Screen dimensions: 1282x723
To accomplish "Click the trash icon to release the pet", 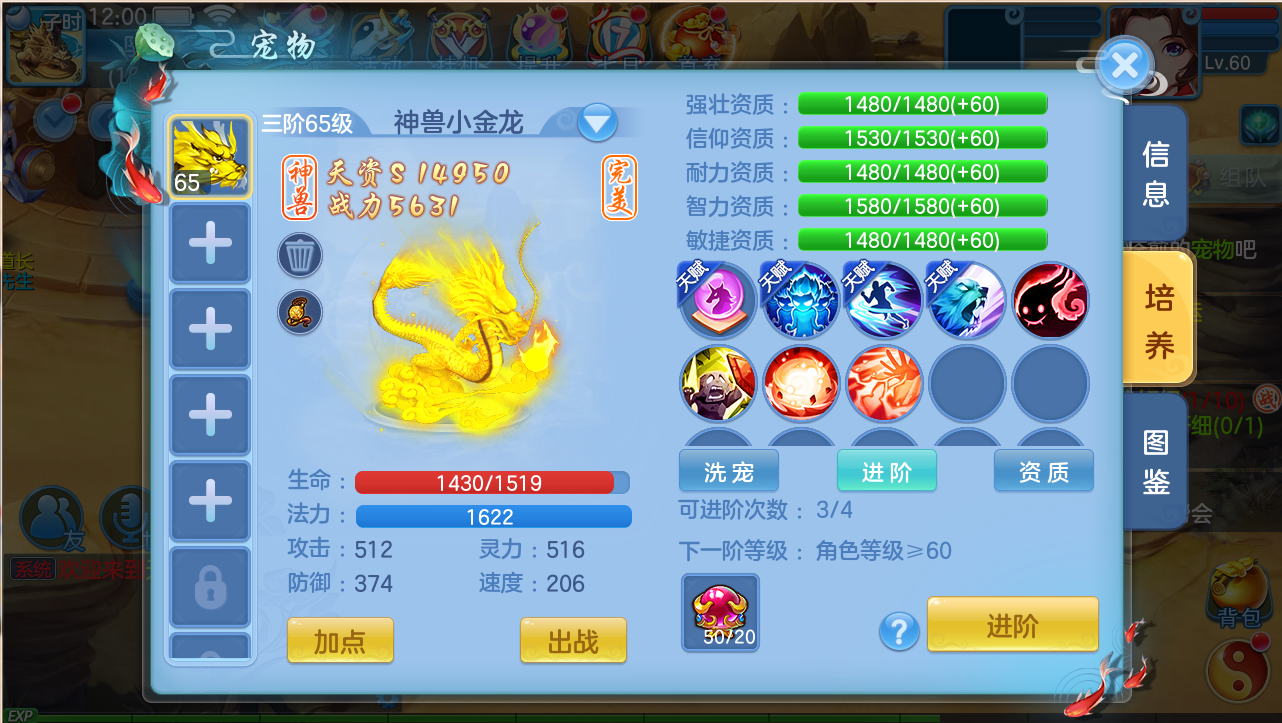I will [x=299, y=255].
